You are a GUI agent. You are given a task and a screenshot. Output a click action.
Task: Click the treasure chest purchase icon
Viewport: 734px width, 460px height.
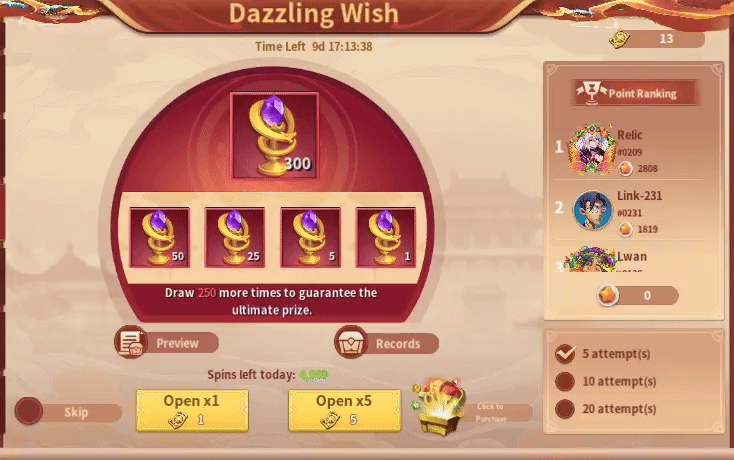[x=442, y=406]
